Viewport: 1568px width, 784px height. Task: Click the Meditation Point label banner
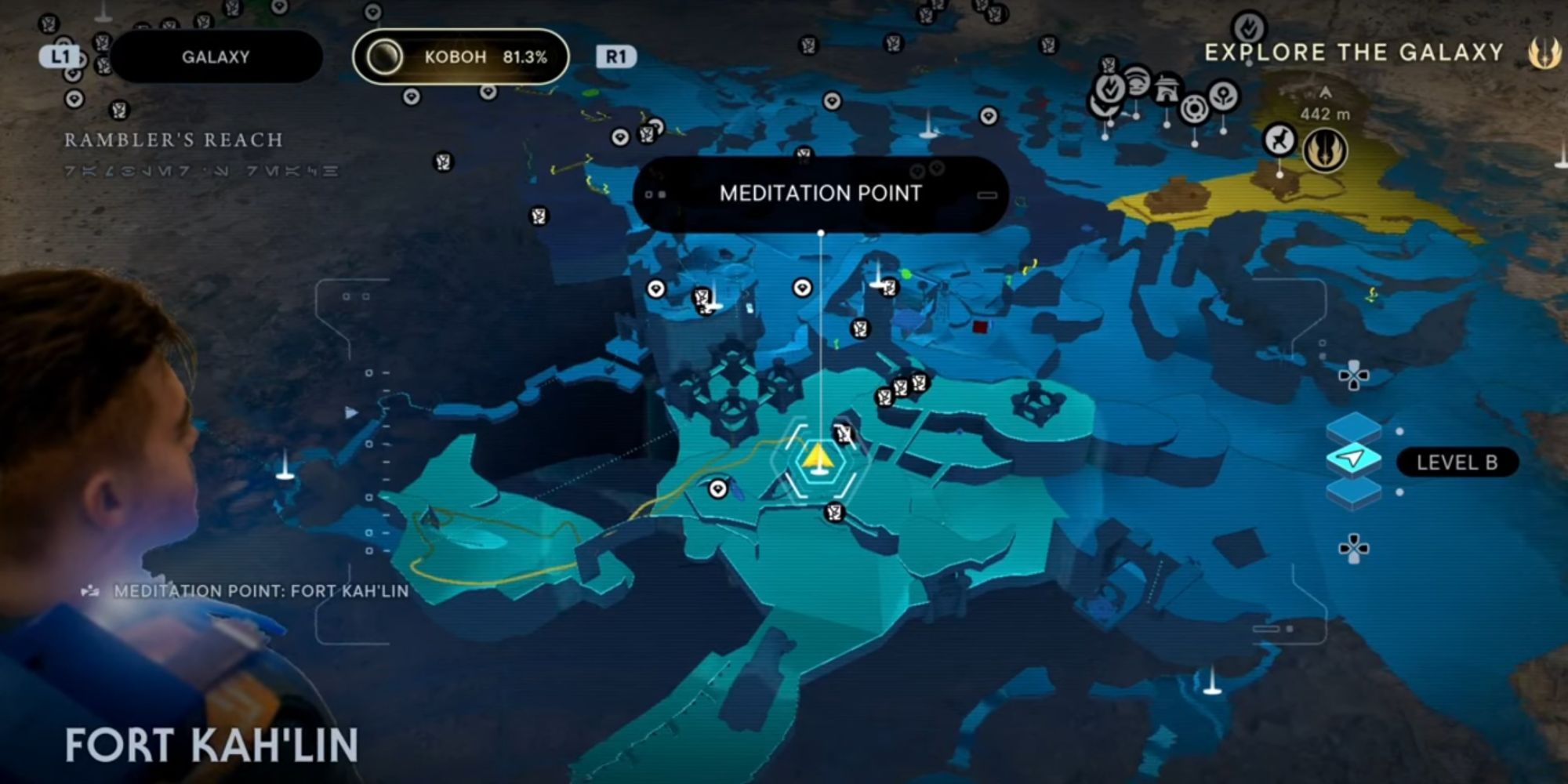point(820,193)
